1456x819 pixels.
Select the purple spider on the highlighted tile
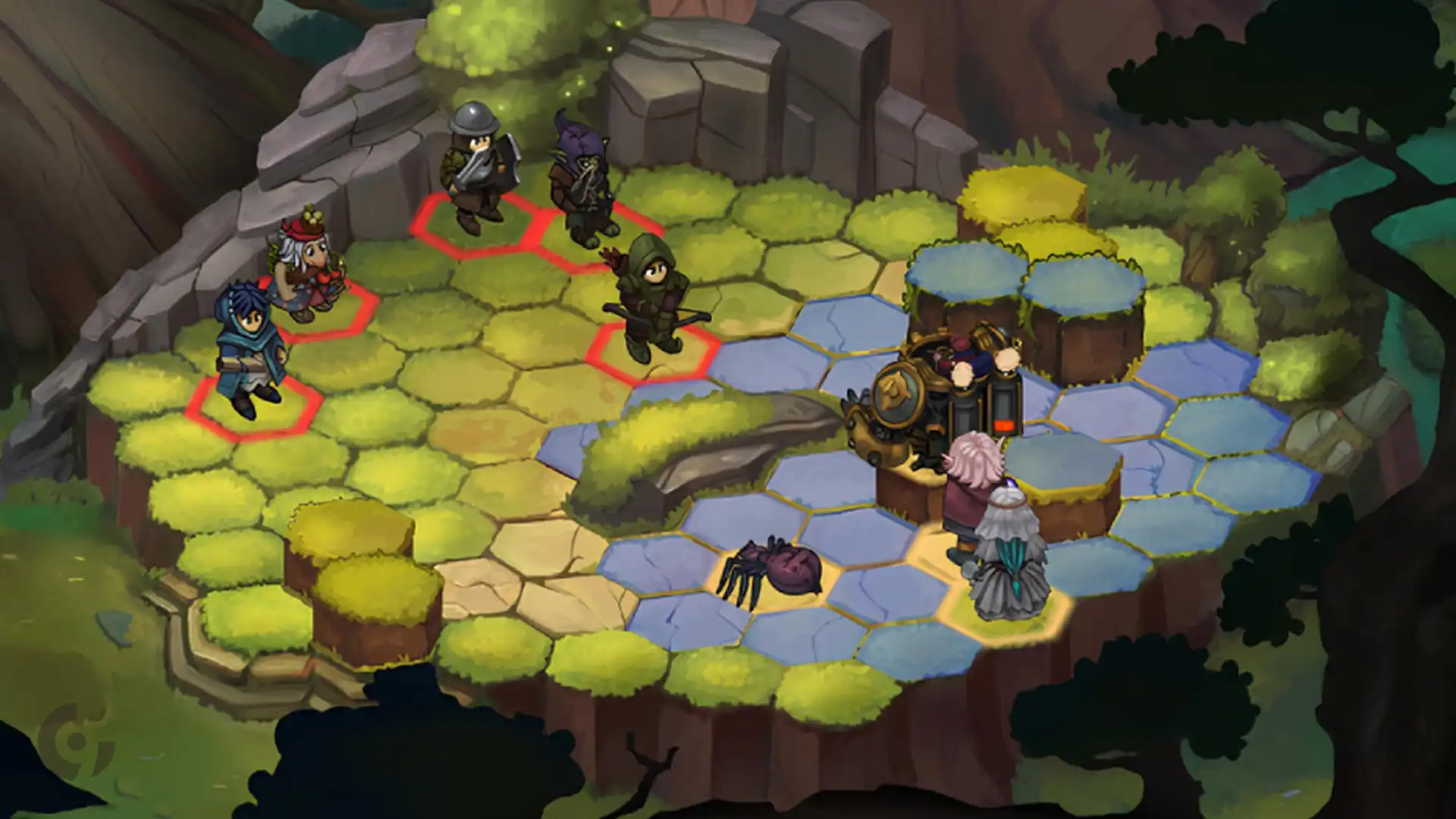772,570
